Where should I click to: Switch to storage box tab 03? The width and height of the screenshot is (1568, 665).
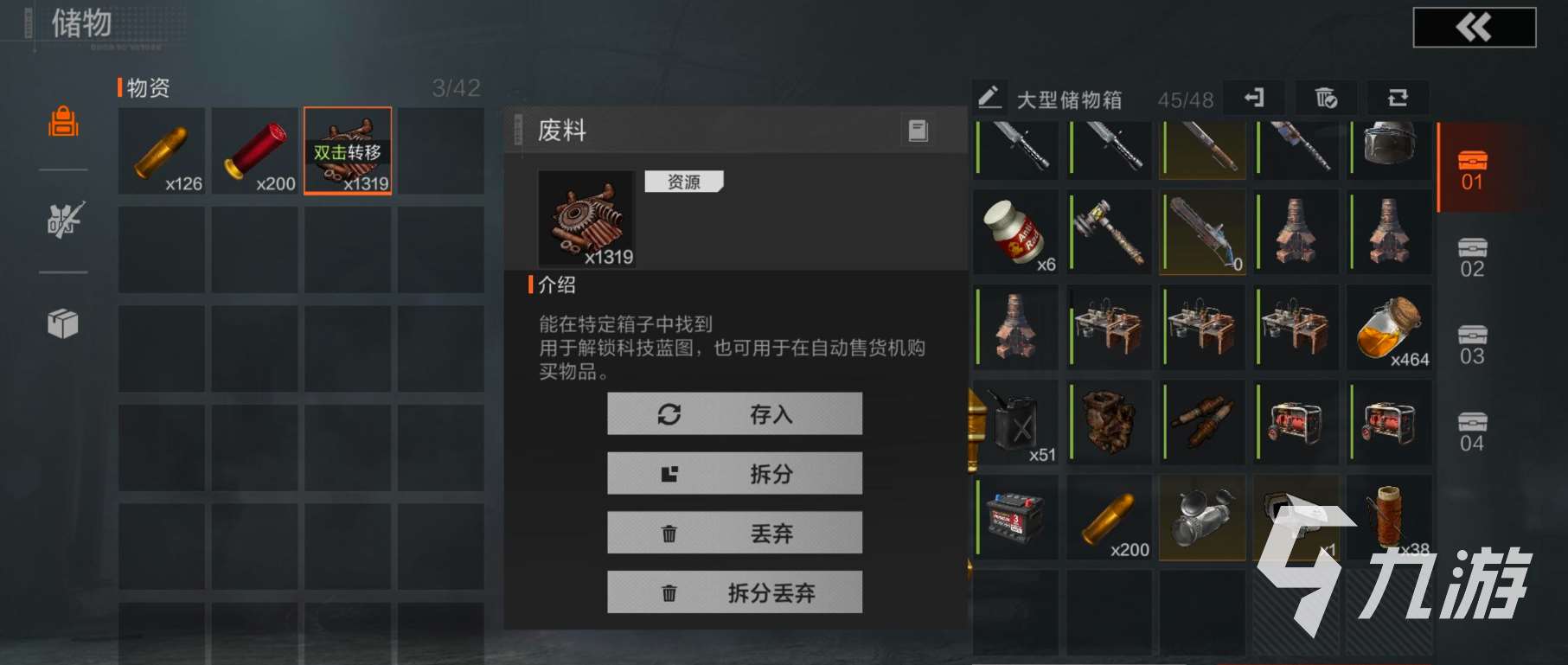[1472, 345]
